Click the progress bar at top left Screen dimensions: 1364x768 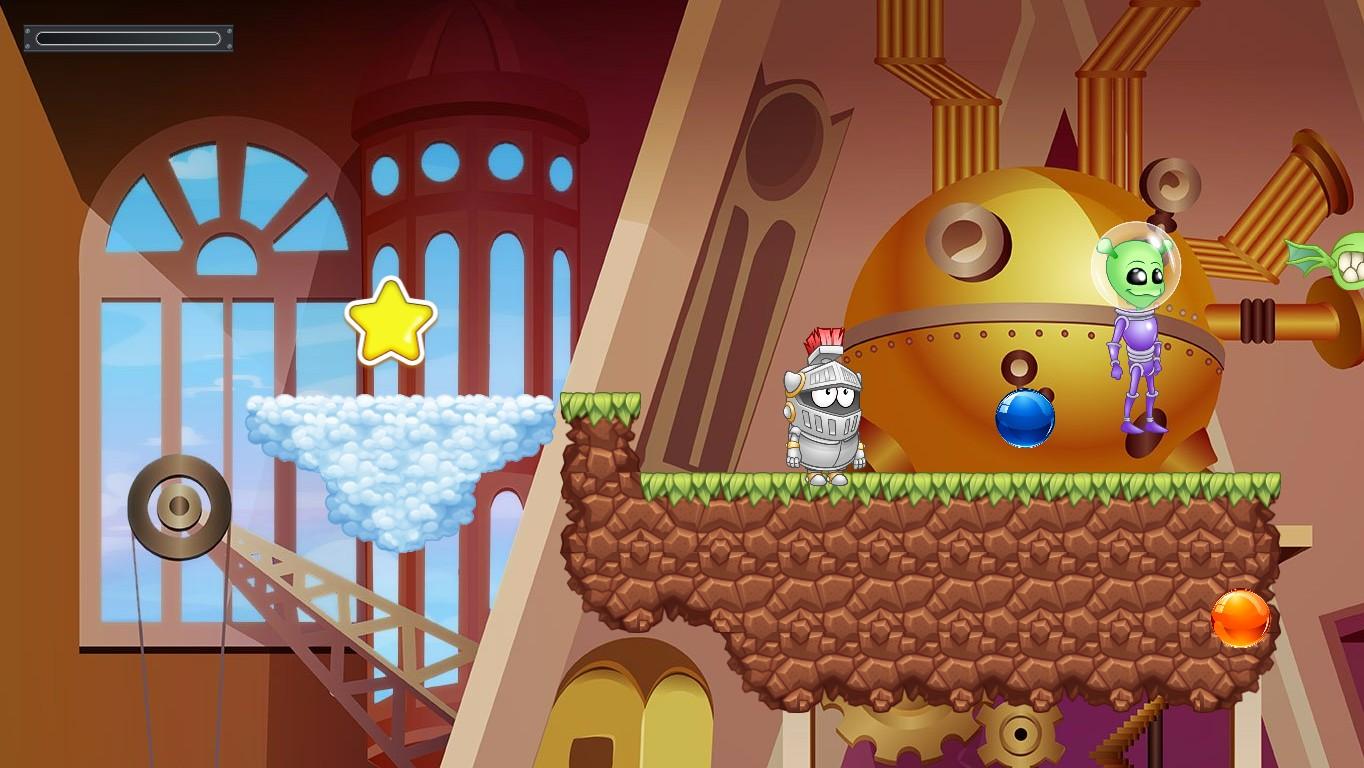(128, 35)
